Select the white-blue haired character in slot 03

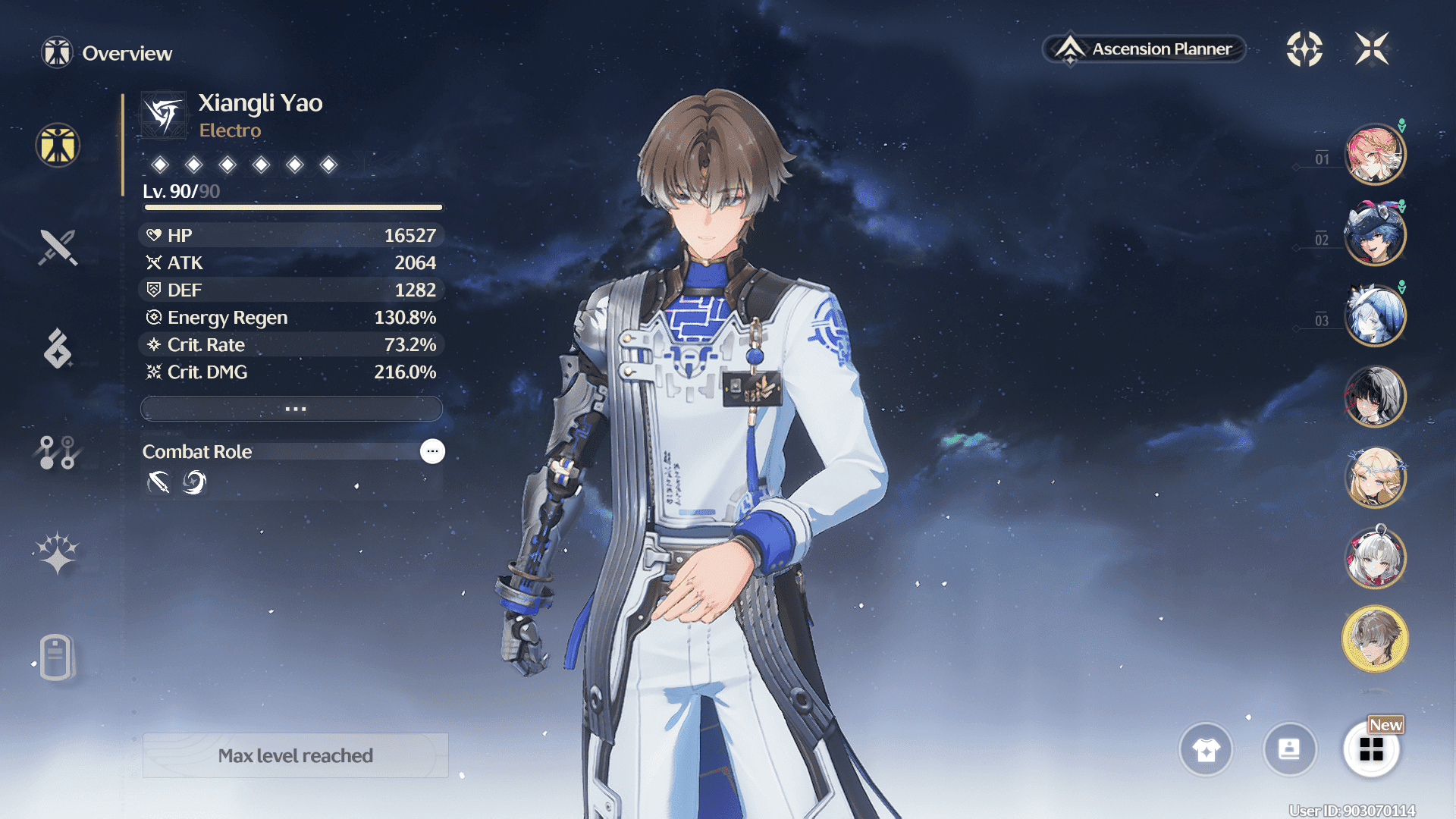[1374, 315]
